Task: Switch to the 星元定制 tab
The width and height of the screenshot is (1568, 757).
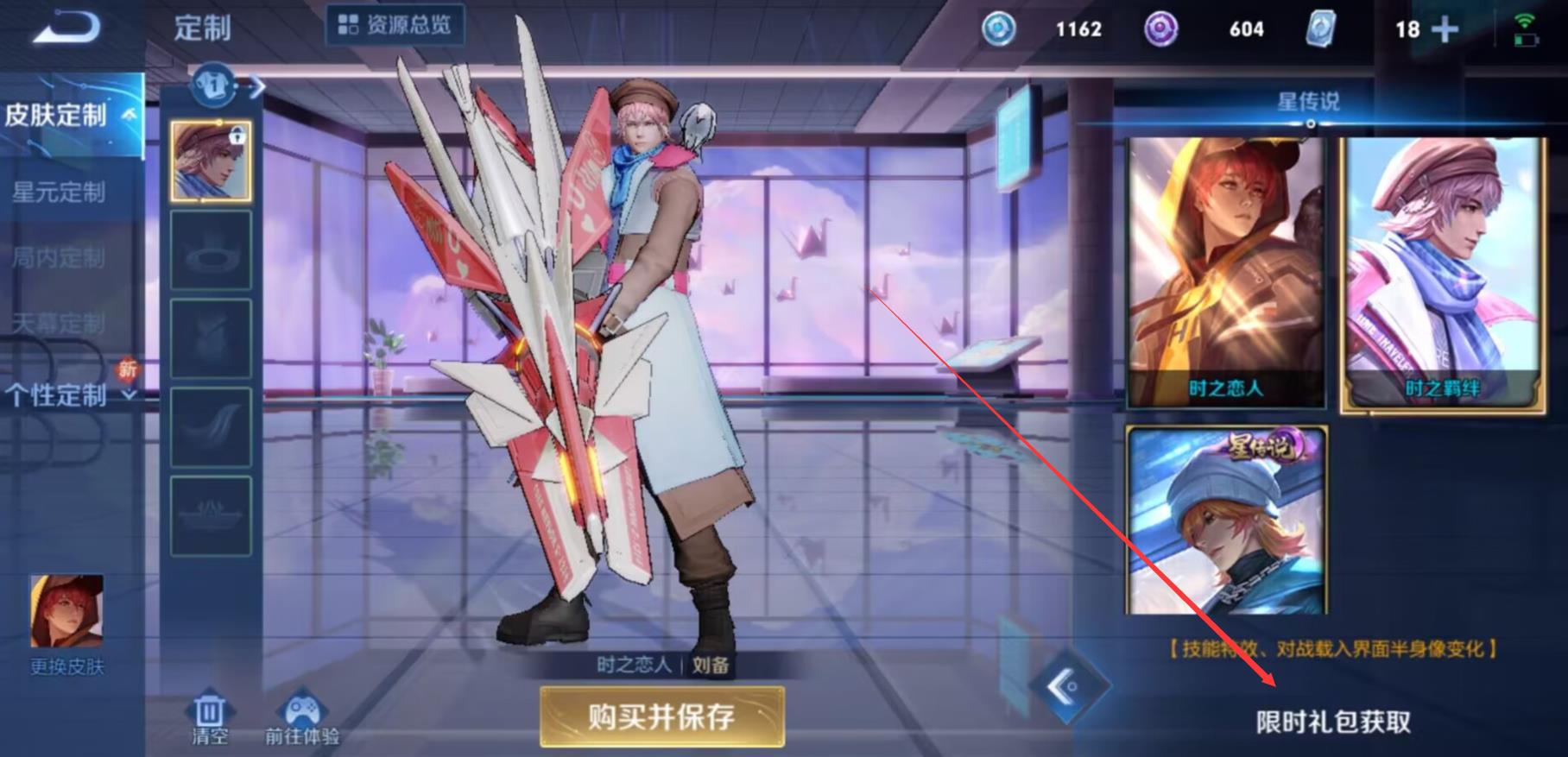Action: point(59,192)
